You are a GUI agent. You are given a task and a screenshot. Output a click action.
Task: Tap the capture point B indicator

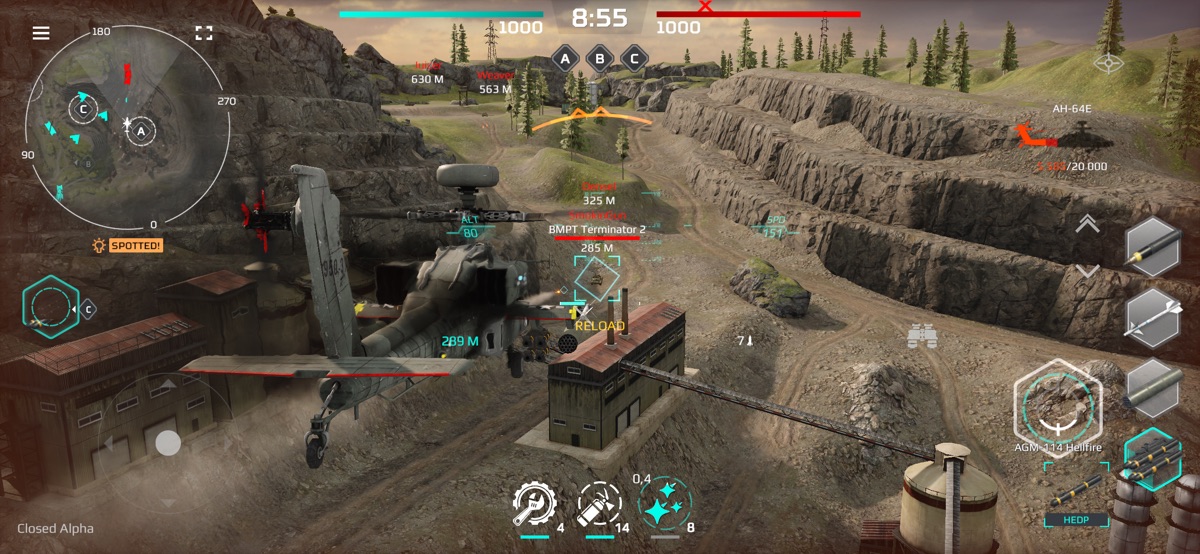click(599, 58)
